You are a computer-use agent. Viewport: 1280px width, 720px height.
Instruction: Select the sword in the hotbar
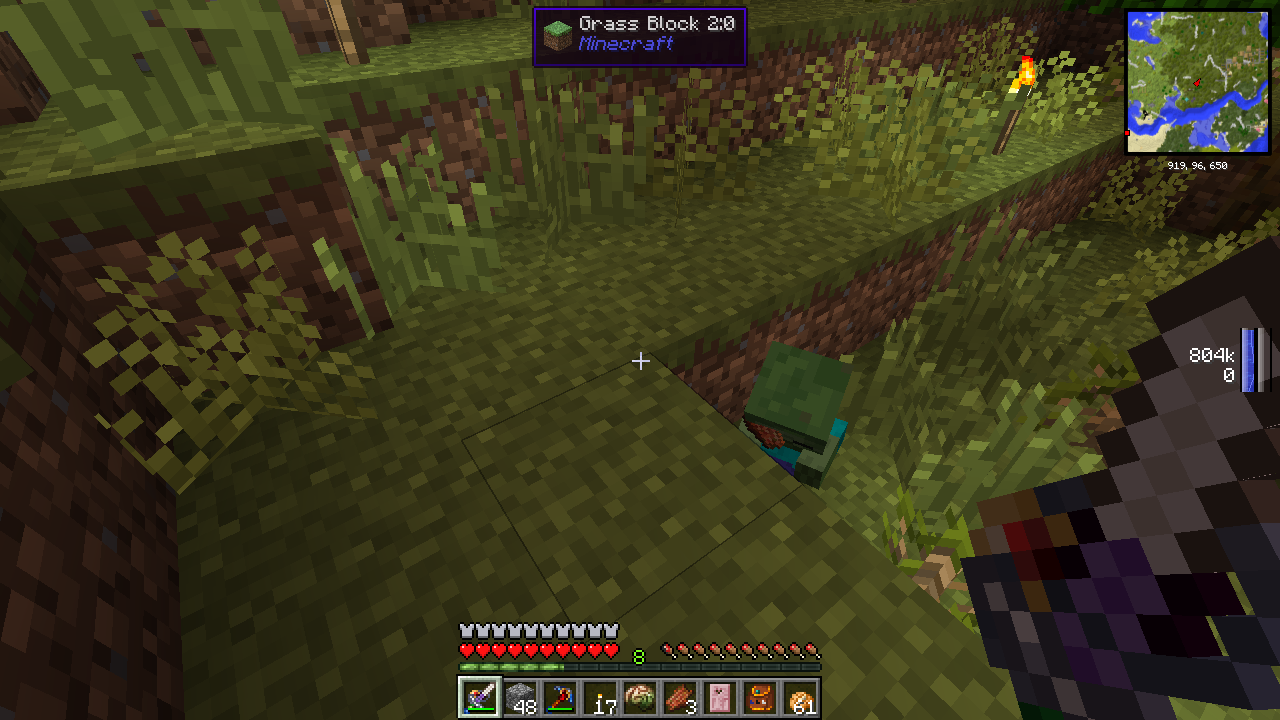pyautogui.click(x=479, y=697)
